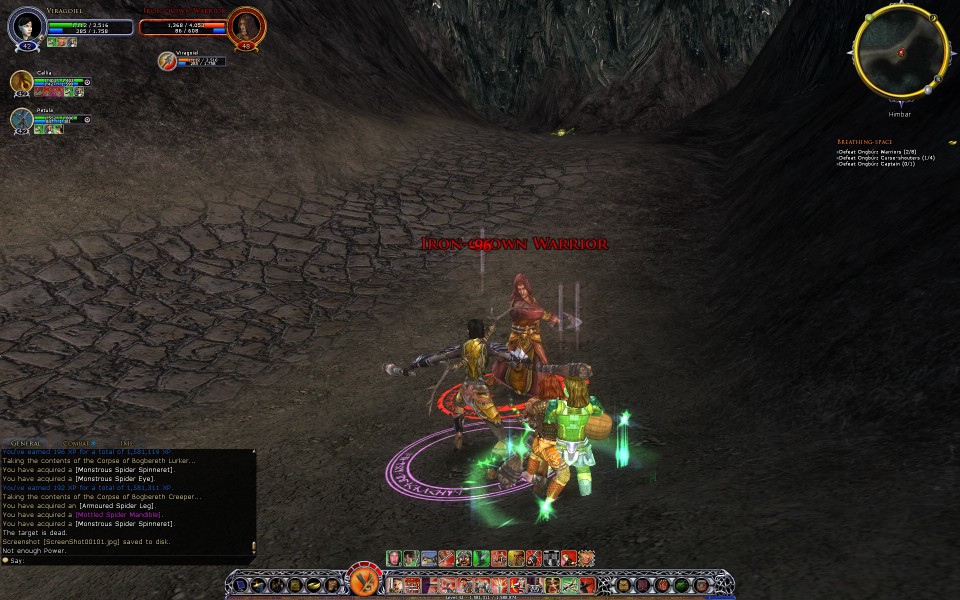Use the first skill in the upper quickslot row
The height and width of the screenshot is (600, 960).
point(394,558)
